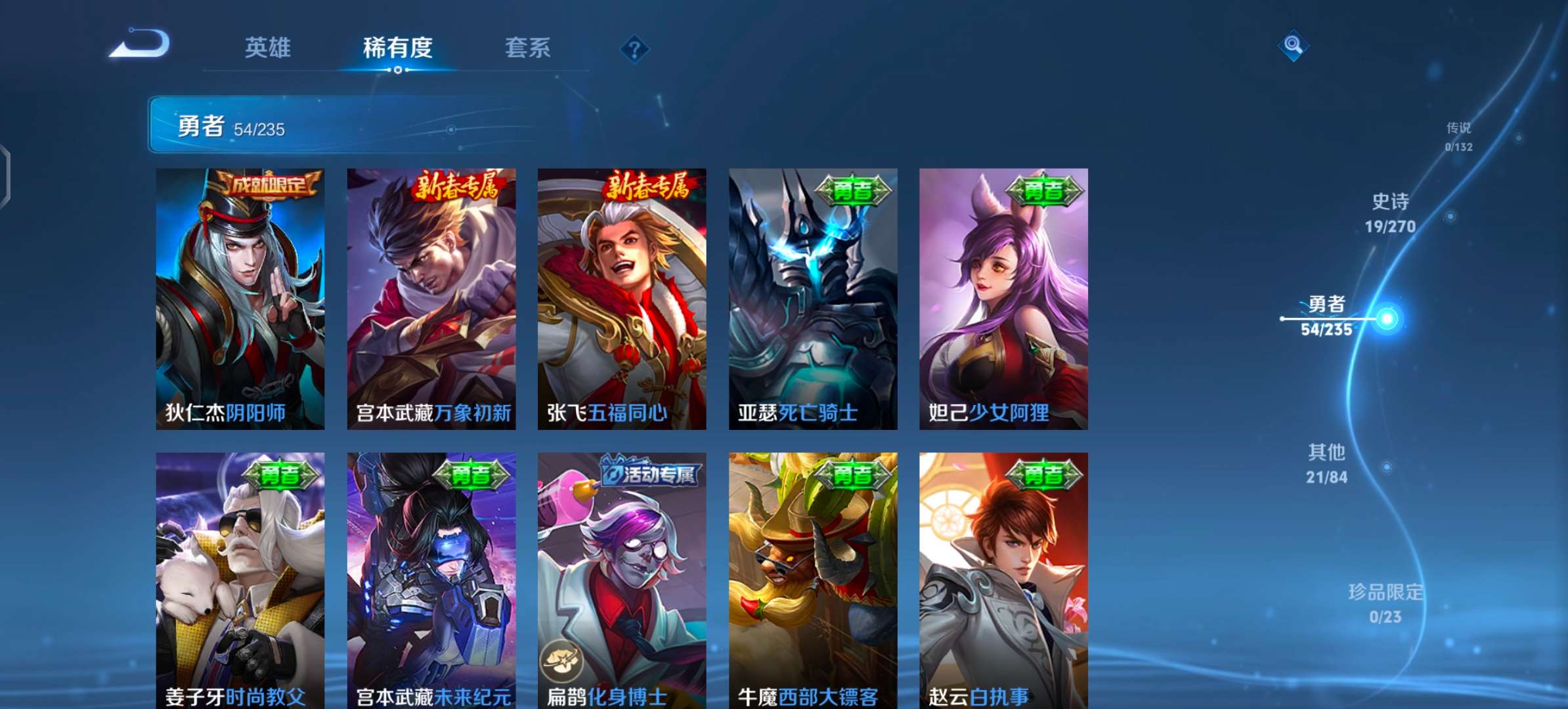Show the 珍品限定 rarity section
The image size is (1568, 709).
click(x=1385, y=603)
